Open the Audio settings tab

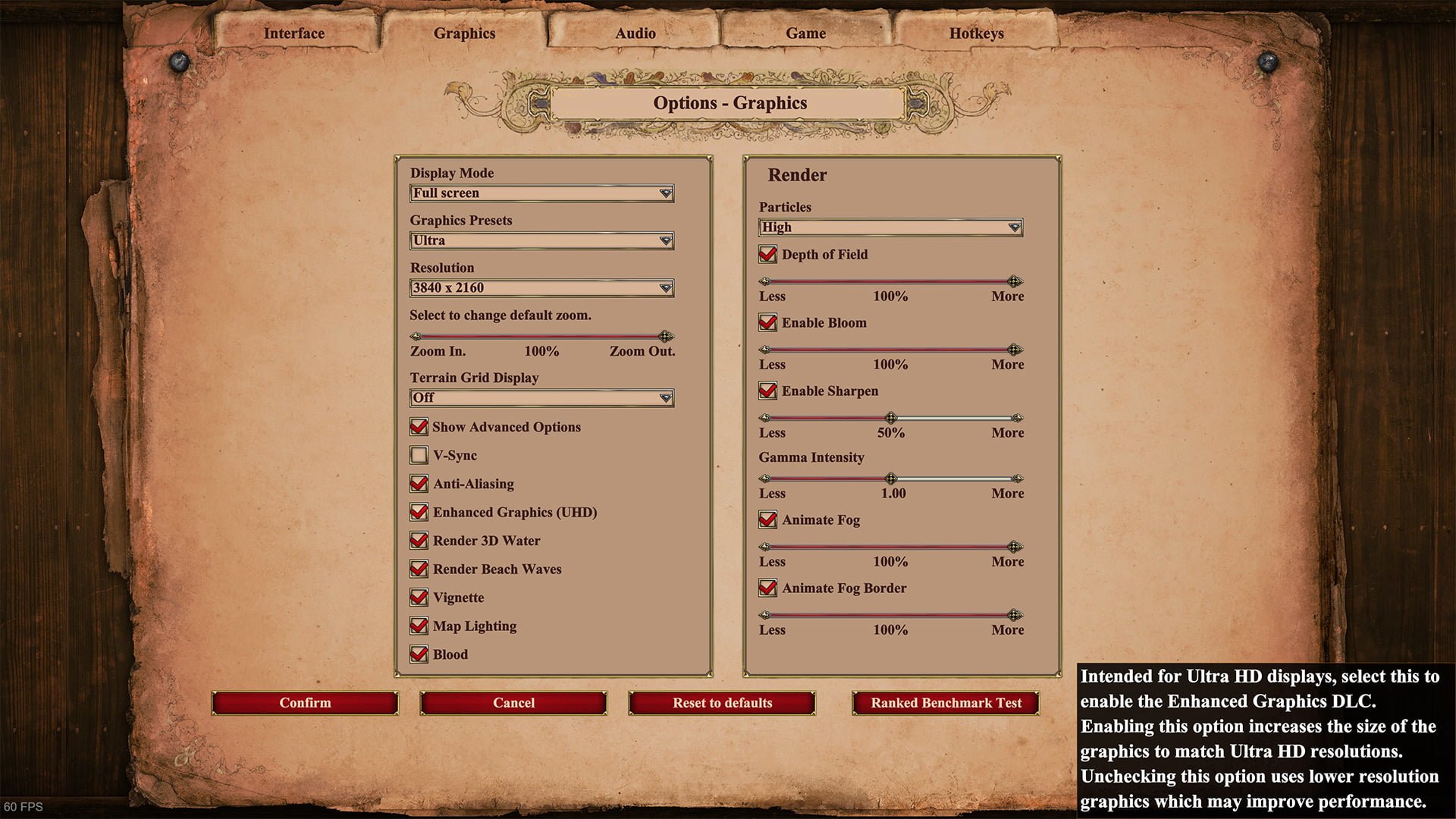635,33
